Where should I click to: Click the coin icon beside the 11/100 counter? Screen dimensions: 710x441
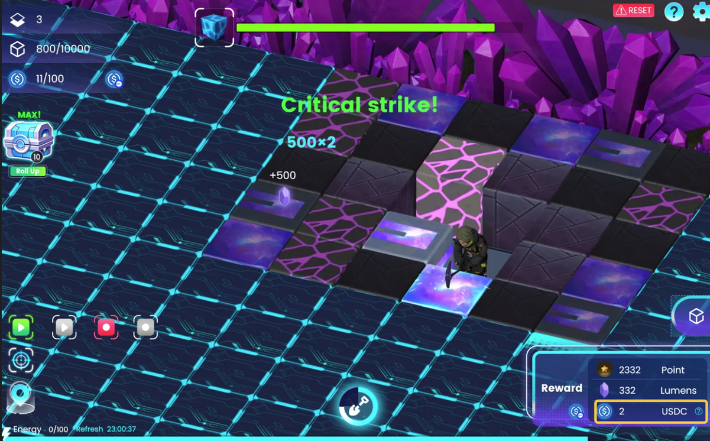coord(114,79)
